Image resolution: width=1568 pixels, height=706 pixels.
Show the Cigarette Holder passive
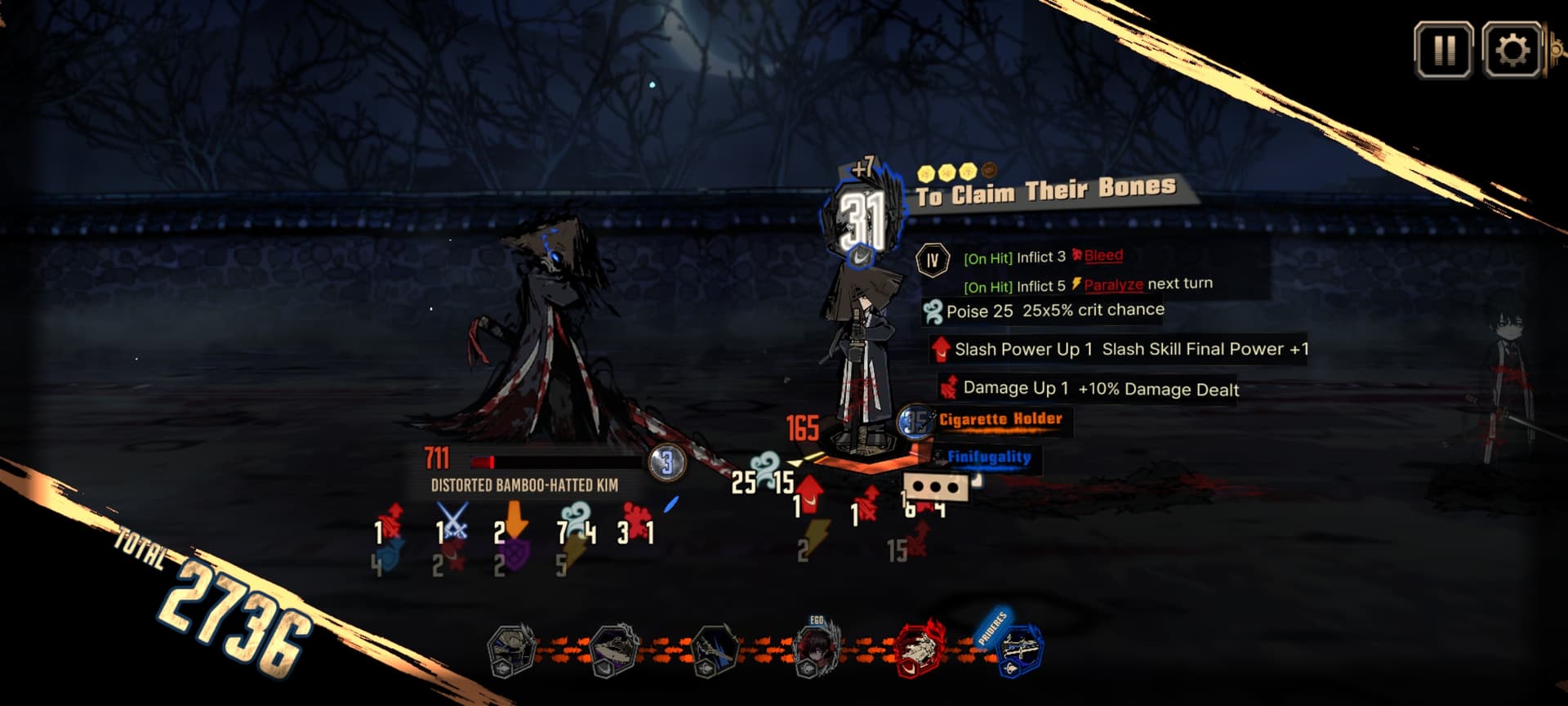(1000, 420)
